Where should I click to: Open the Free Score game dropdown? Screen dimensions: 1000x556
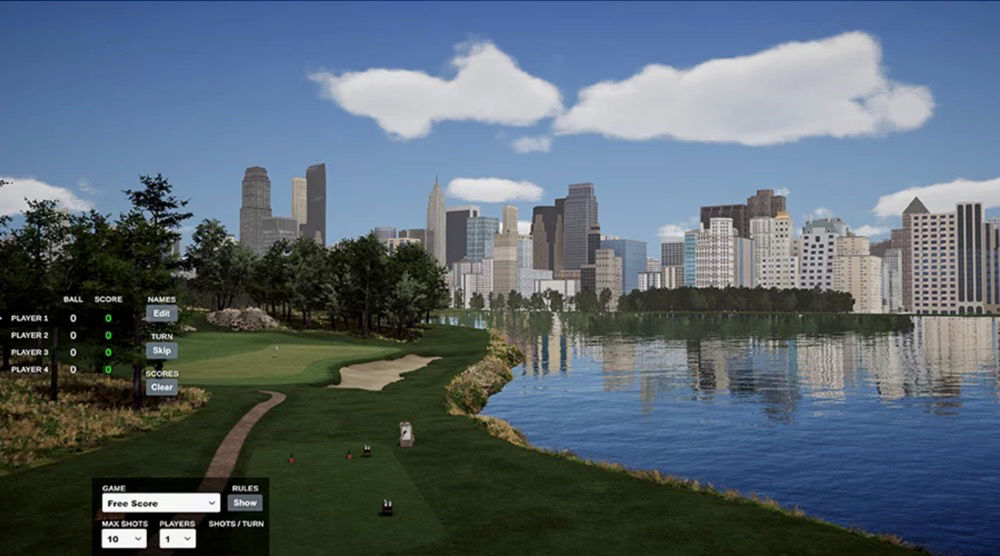point(161,503)
